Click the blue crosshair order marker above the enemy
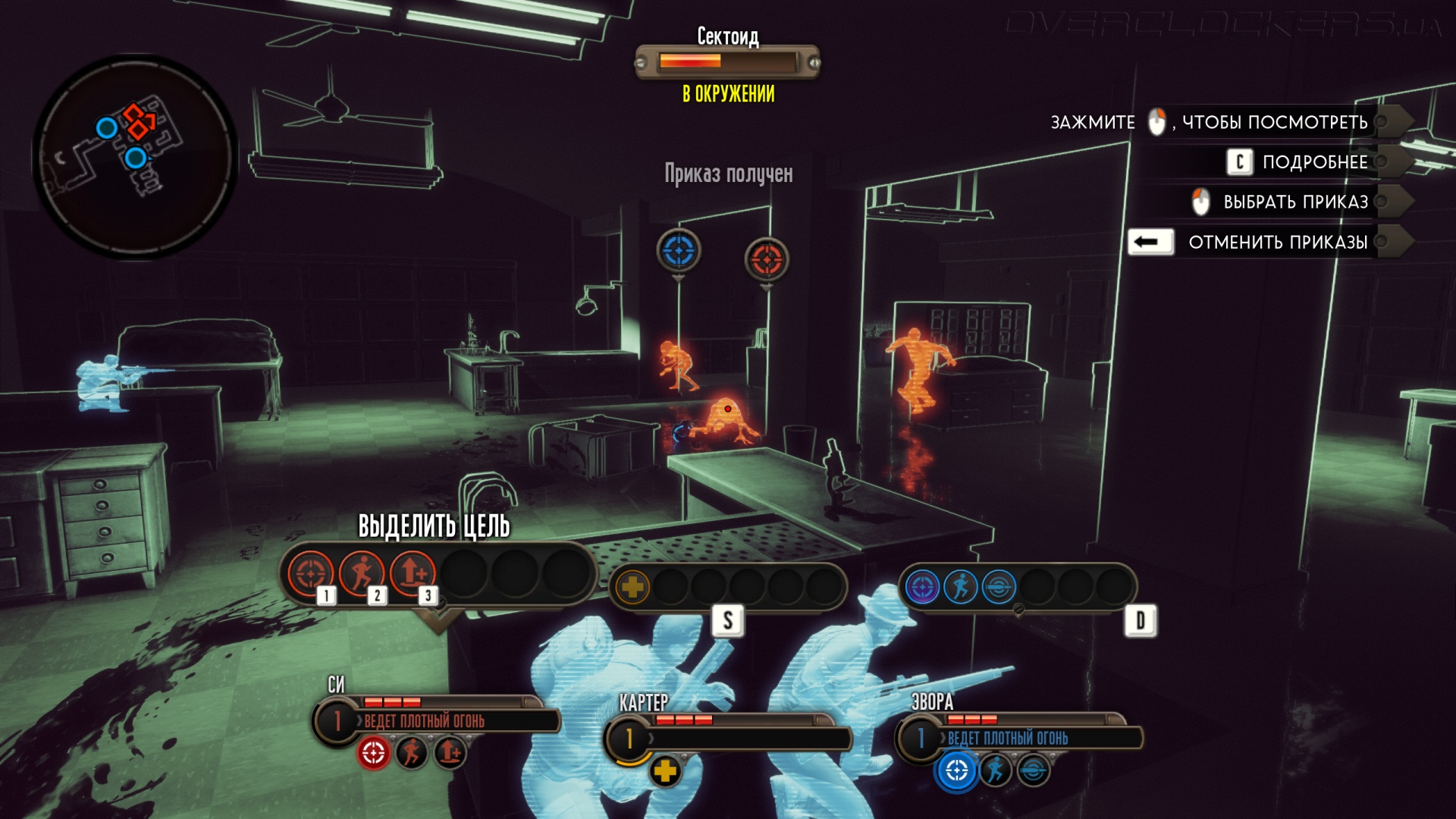This screenshot has height=819, width=1456. (679, 250)
